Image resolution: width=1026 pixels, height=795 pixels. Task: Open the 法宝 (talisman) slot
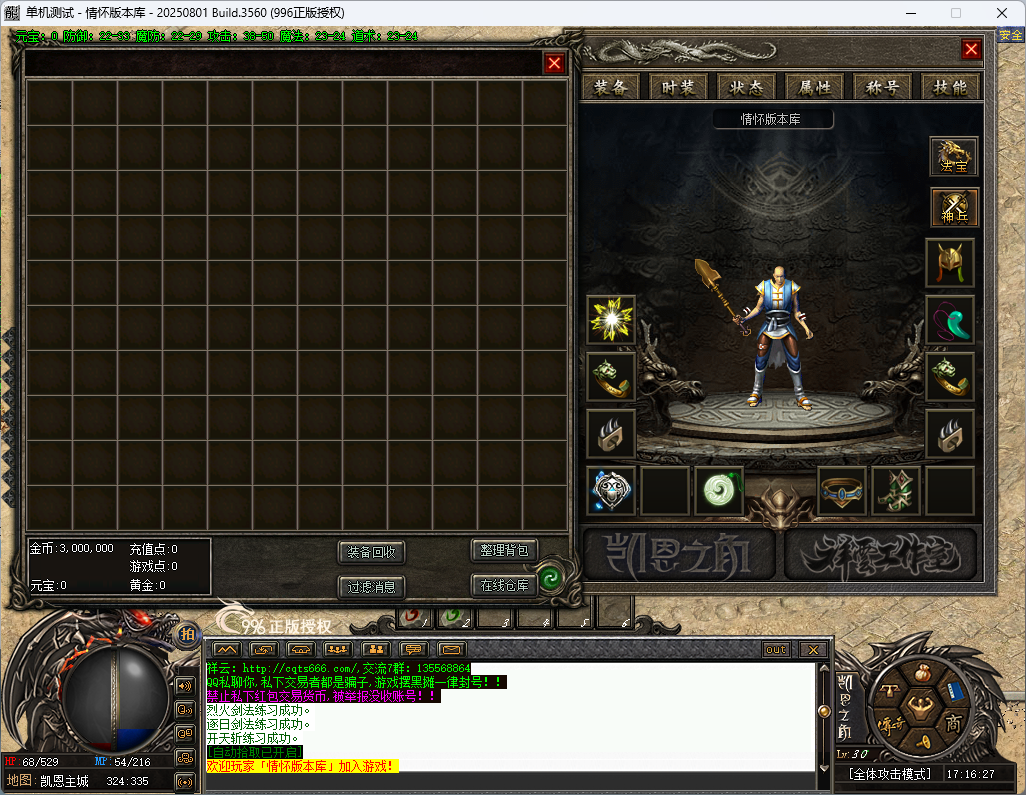(x=953, y=157)
